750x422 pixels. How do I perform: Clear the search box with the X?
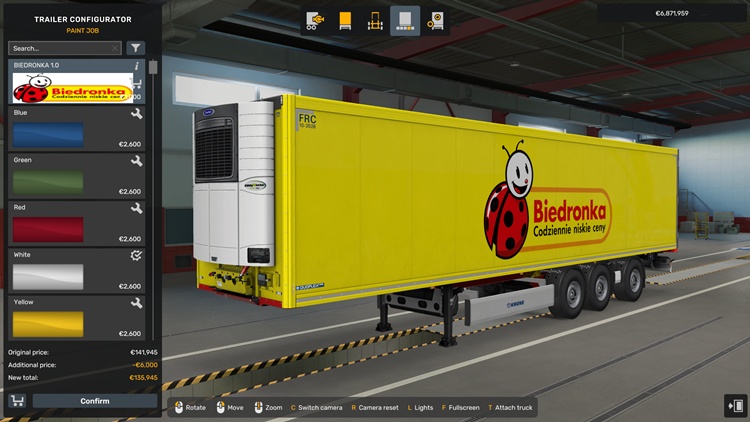pyautogui.click(x=115, y=48)
